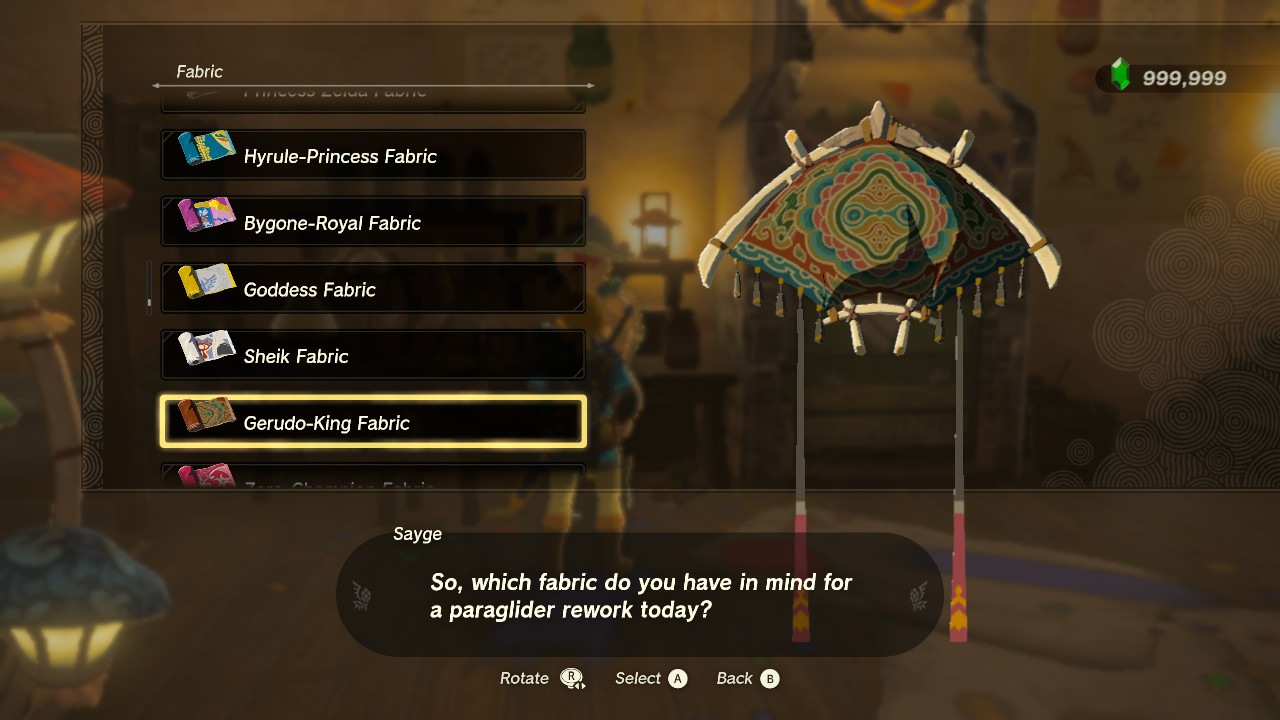Pick the Goddess Fabric option
The height and width of the screenshot is (720, 1280).
[373, 289]
